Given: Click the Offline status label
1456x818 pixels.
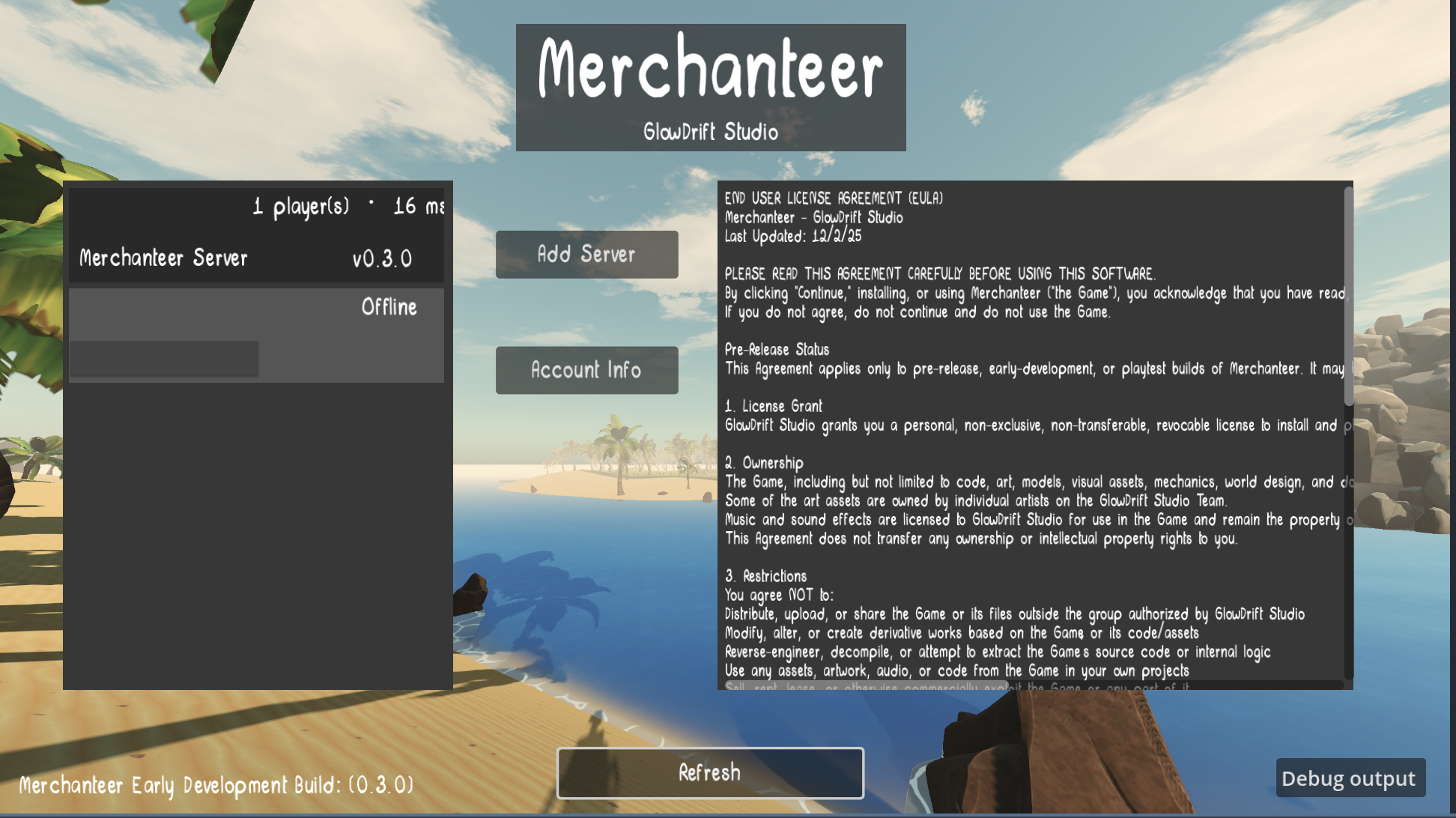Looking at the screenshot, I should (389, 306).
